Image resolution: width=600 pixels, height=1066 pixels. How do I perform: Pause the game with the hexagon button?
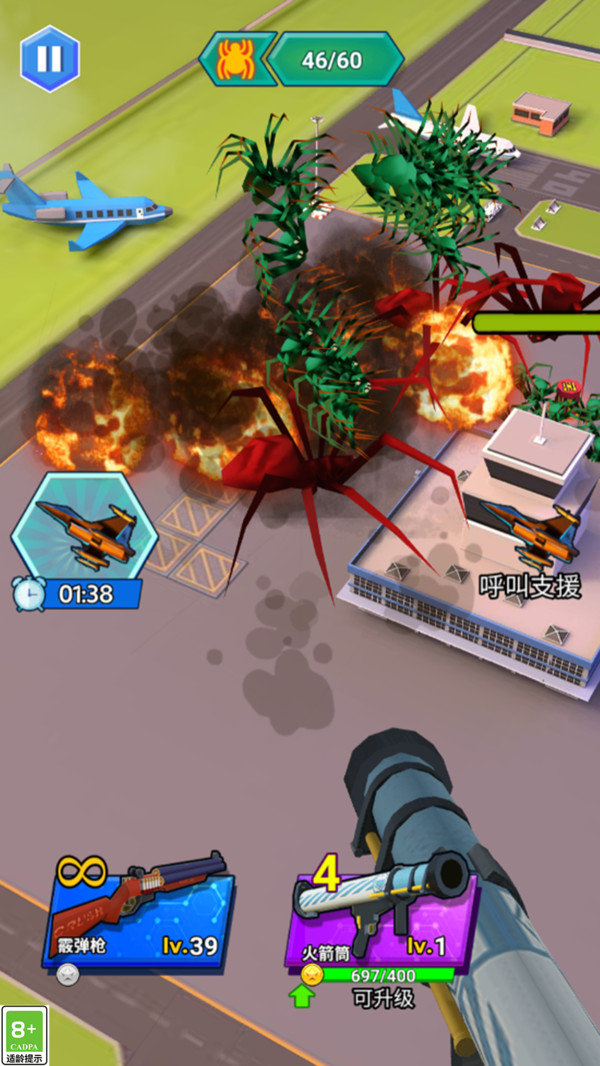tap(49, 58)
